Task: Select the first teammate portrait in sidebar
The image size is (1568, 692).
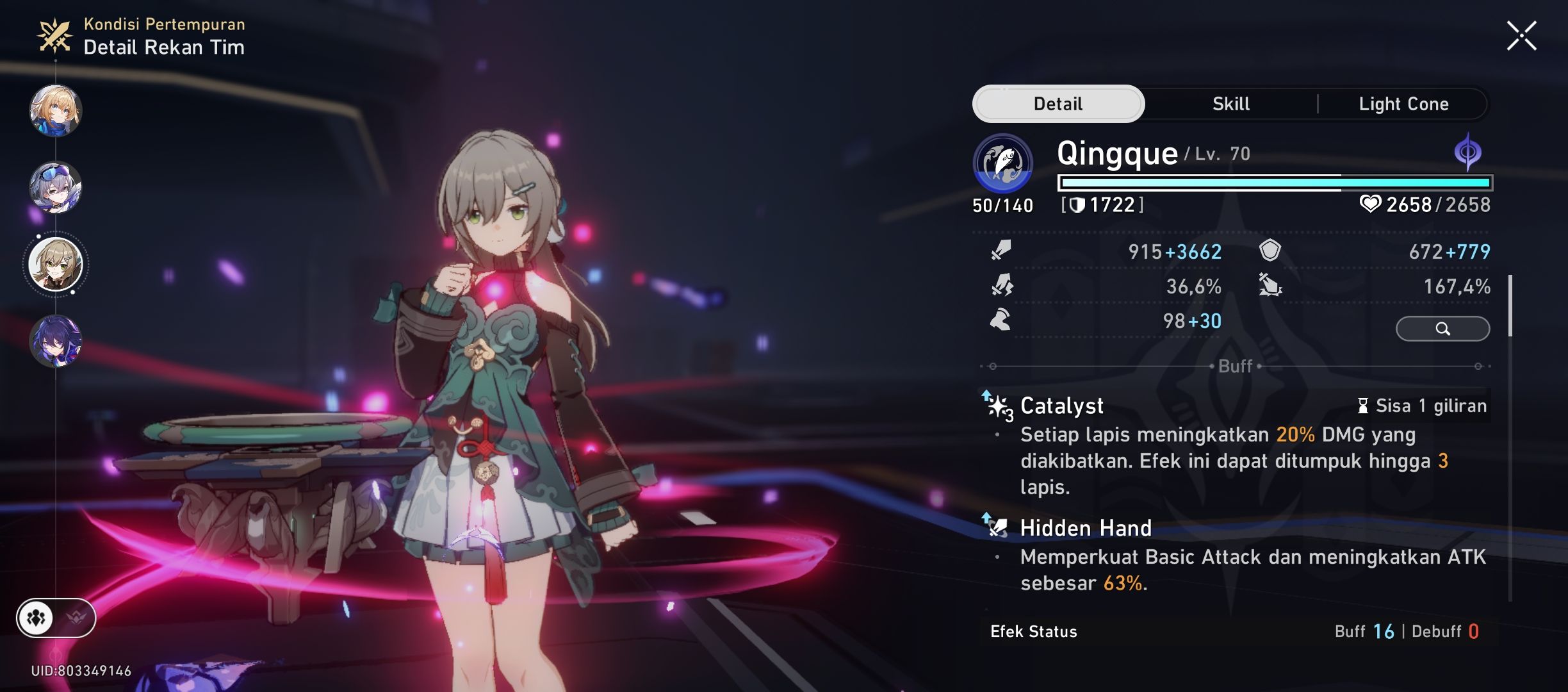Action: tap(56, 110)
